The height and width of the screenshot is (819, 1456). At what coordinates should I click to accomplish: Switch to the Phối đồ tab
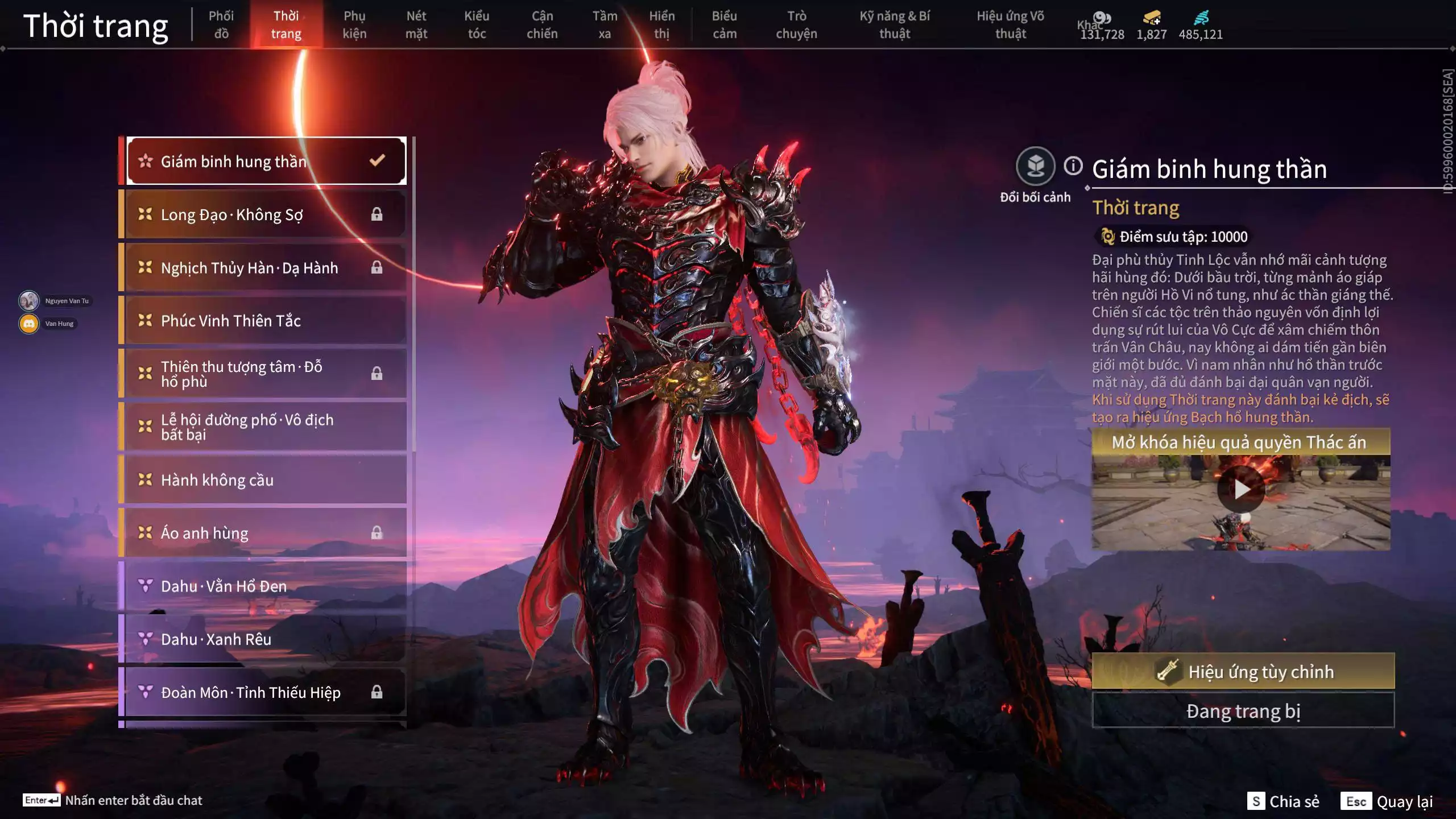[221, 24]
